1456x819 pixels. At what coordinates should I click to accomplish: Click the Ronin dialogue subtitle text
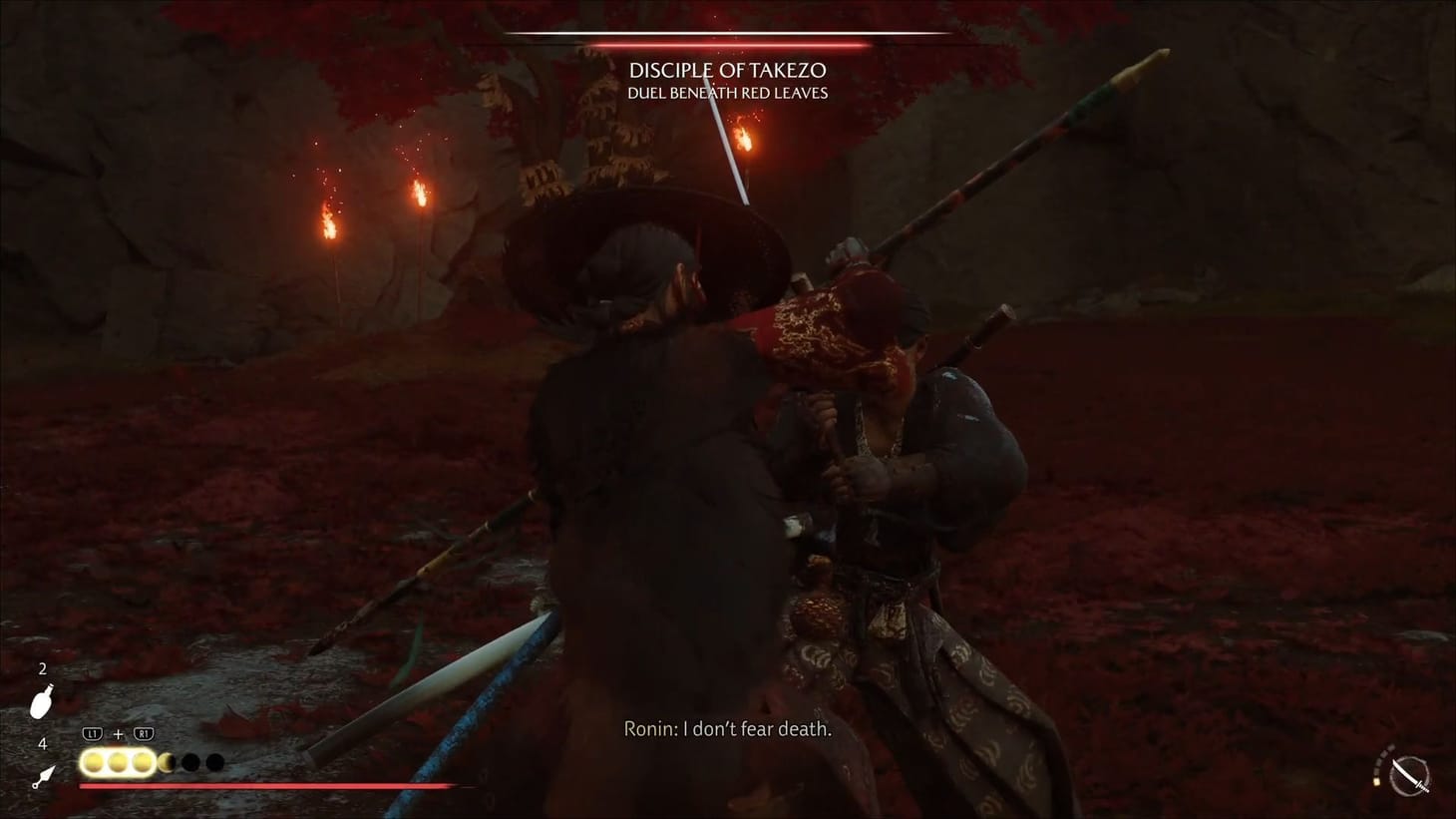tap(727, 729)
